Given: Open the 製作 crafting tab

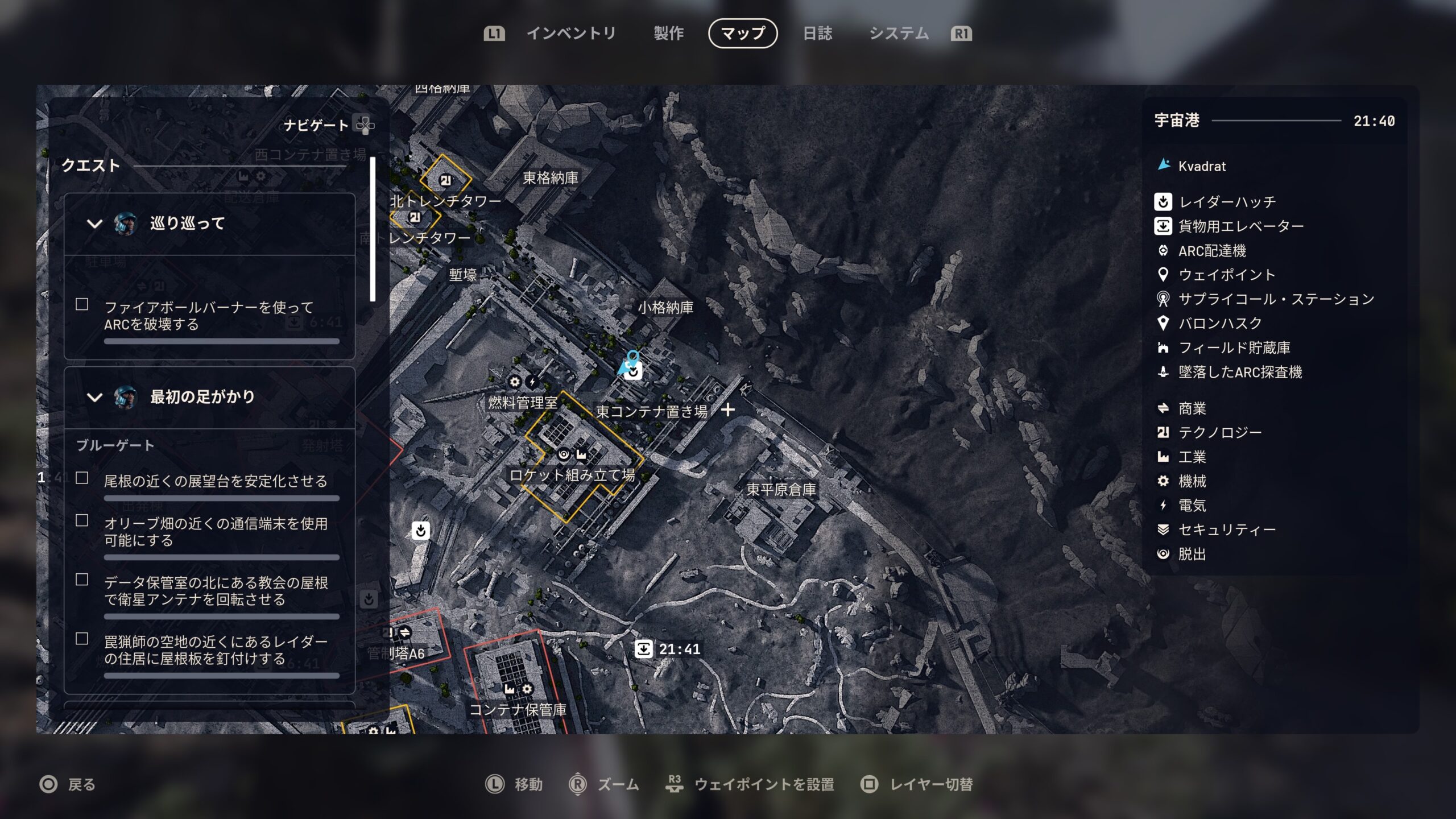Looking at the screenshot, I should (668, 34).
